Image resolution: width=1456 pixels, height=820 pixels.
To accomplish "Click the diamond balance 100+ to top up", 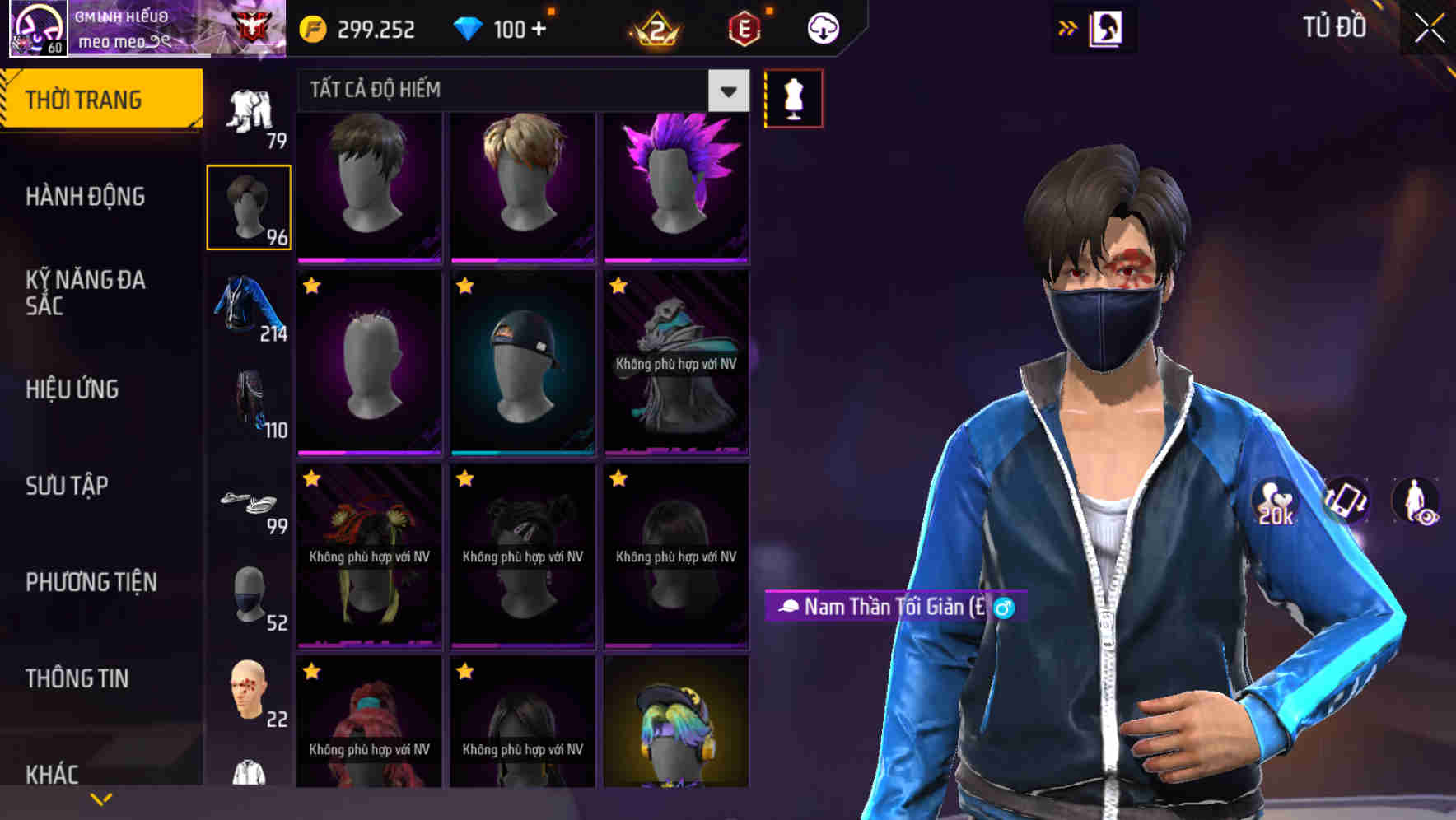I will tap(500, 29).
